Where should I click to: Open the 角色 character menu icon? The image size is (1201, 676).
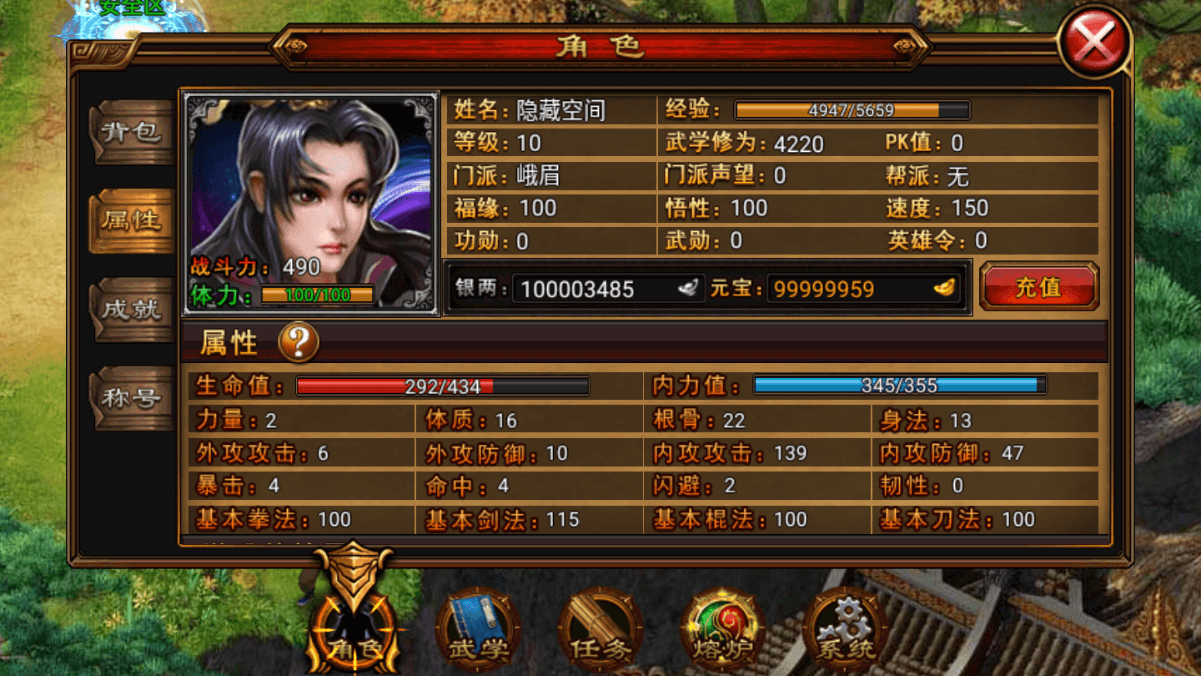tap(357, 627)
